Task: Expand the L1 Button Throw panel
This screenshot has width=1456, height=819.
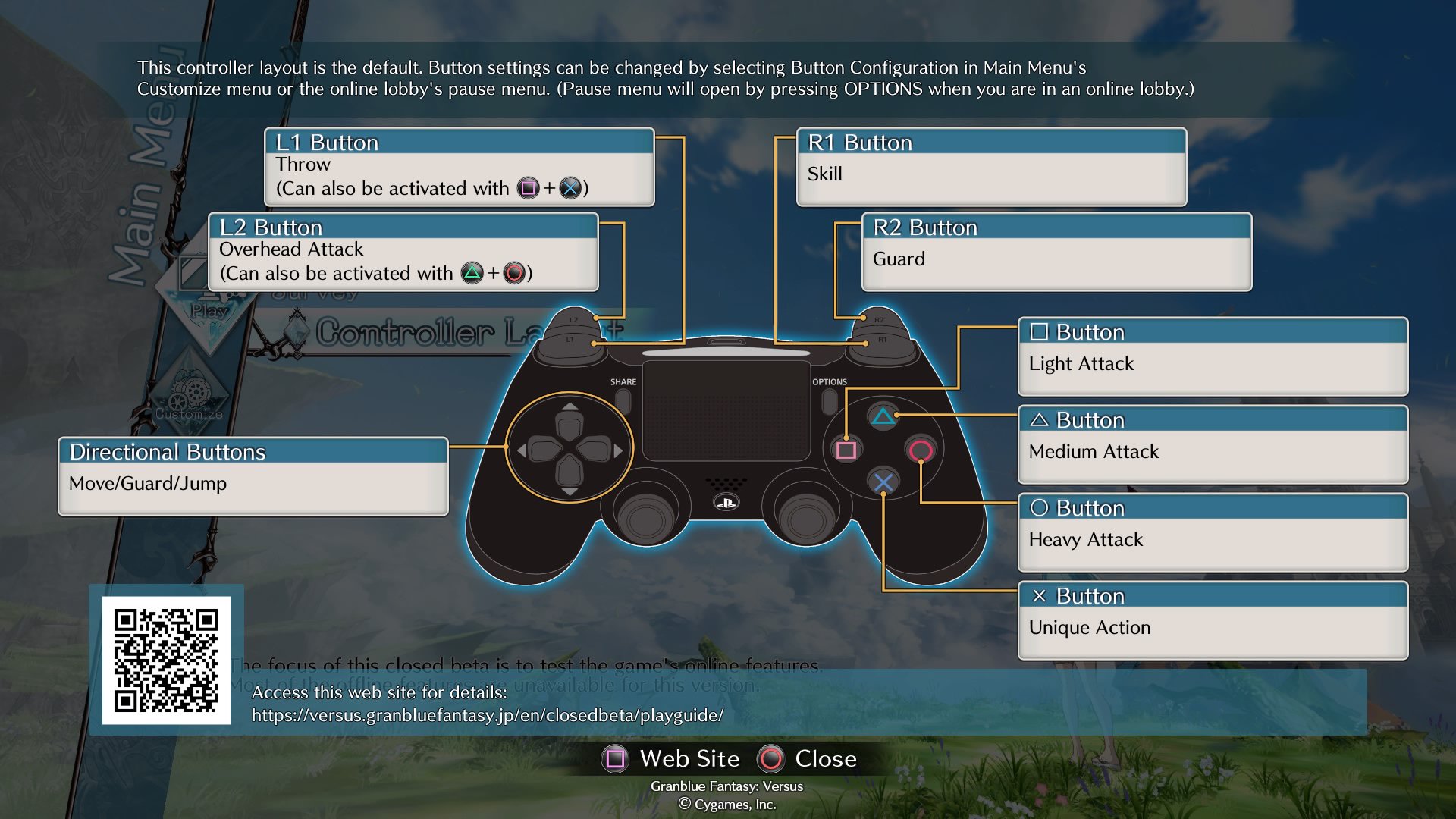Action: 459,168
